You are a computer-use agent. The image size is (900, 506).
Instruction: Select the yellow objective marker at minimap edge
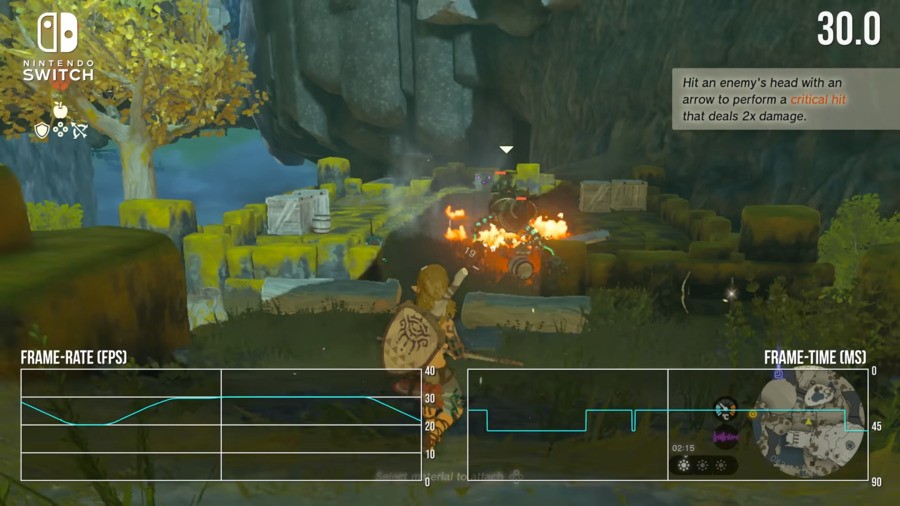[753, 414]
